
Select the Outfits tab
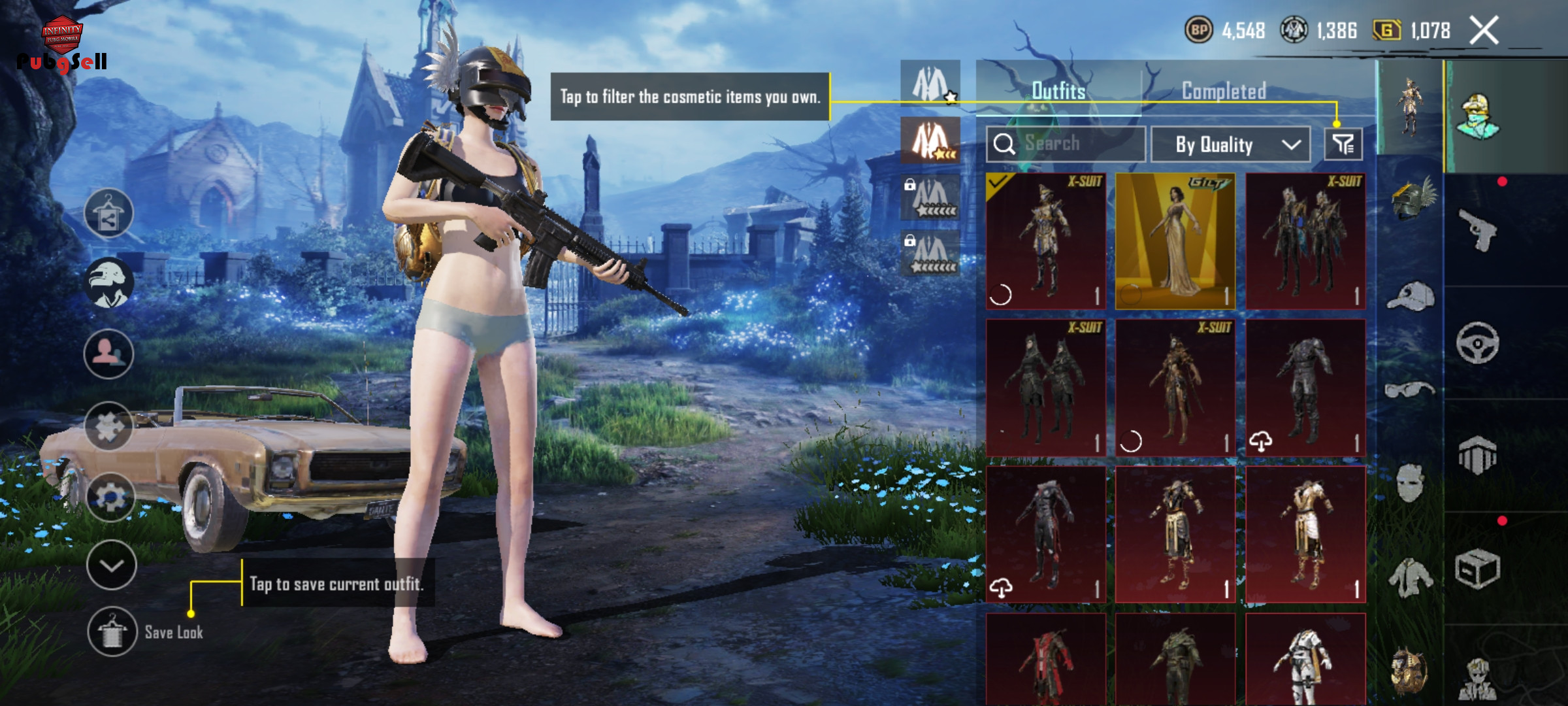click(x=1058, y=91)
